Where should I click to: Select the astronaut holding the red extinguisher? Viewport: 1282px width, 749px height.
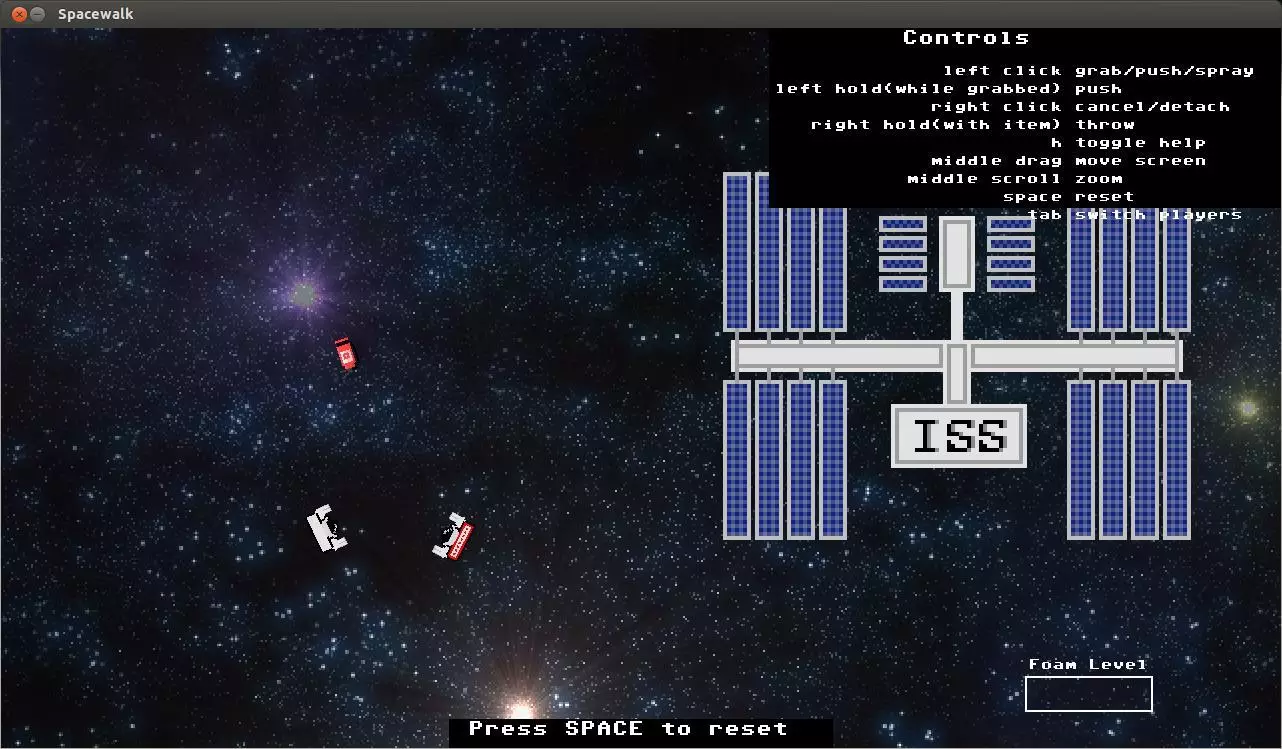[452, 532]
